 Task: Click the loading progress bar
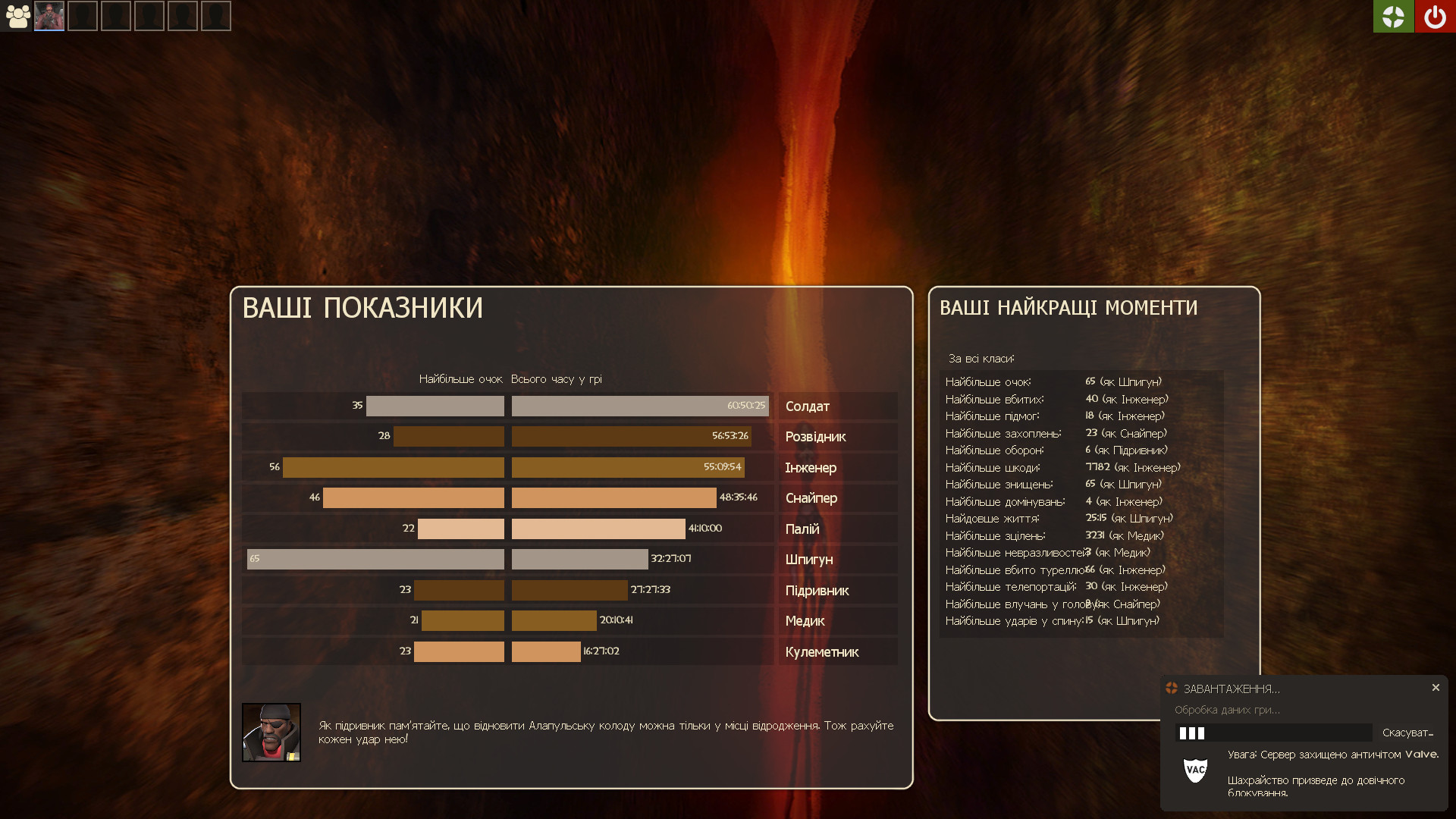pyautogui.click(x=1274, y=733)
